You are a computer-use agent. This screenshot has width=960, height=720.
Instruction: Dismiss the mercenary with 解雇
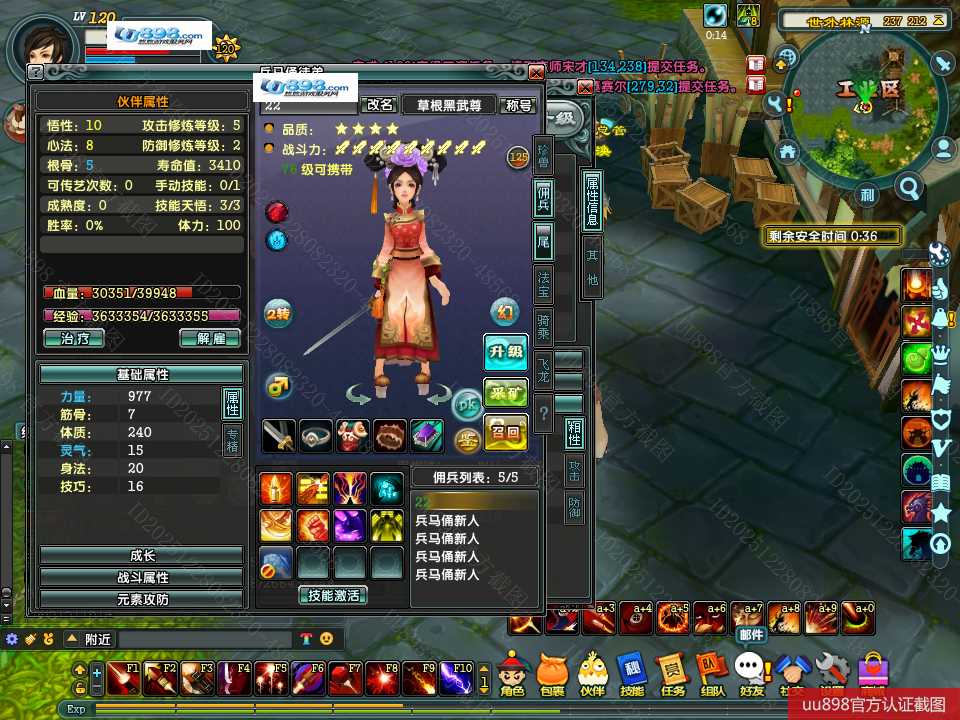coord(210,338)
